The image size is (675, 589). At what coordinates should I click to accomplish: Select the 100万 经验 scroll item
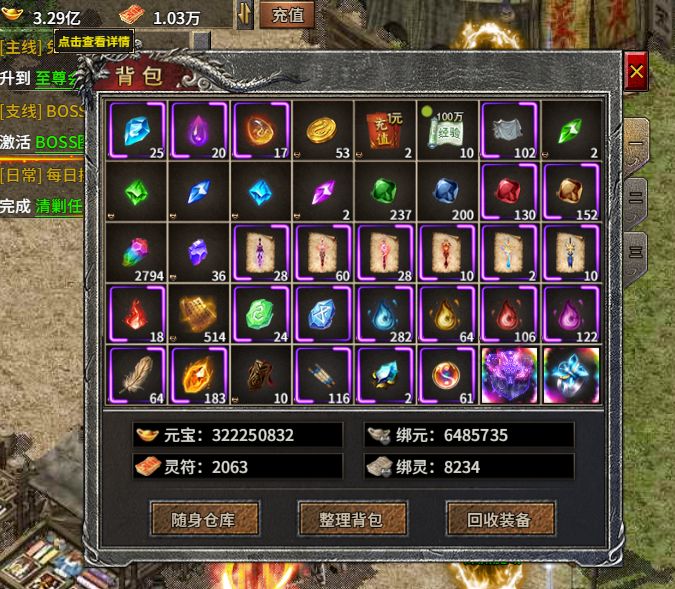[448, 130]
